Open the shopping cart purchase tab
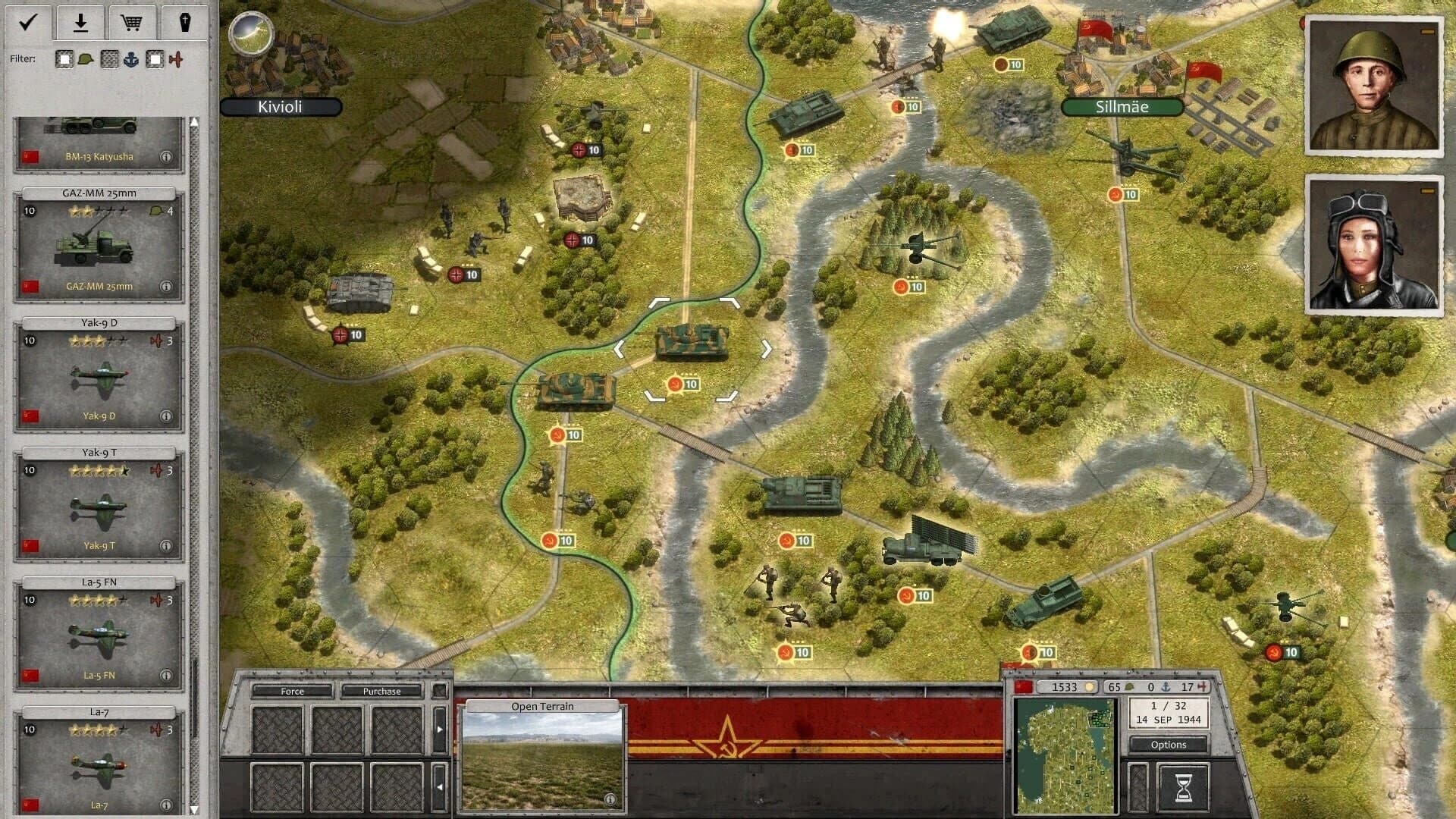 coord(133,21)
